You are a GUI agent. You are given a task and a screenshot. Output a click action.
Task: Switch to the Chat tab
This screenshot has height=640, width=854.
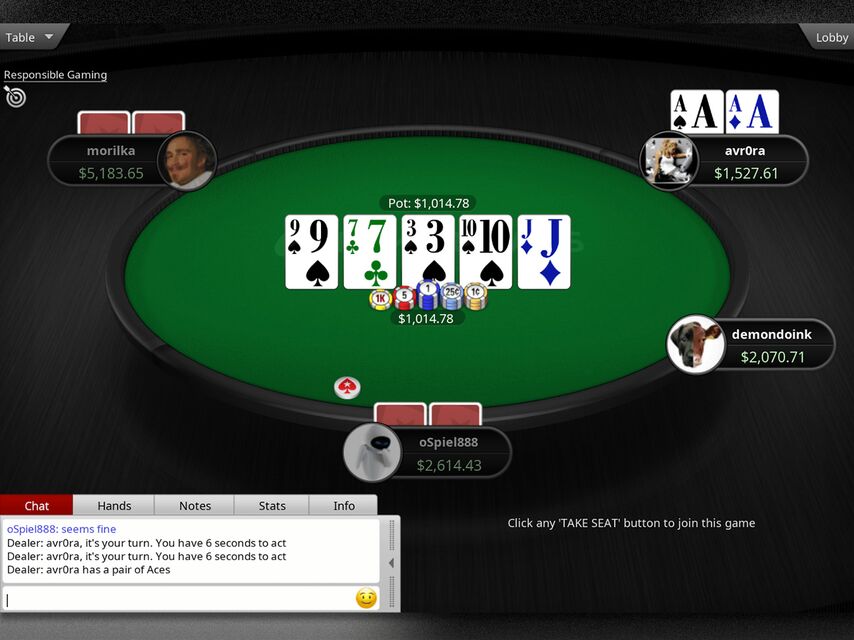37,506
